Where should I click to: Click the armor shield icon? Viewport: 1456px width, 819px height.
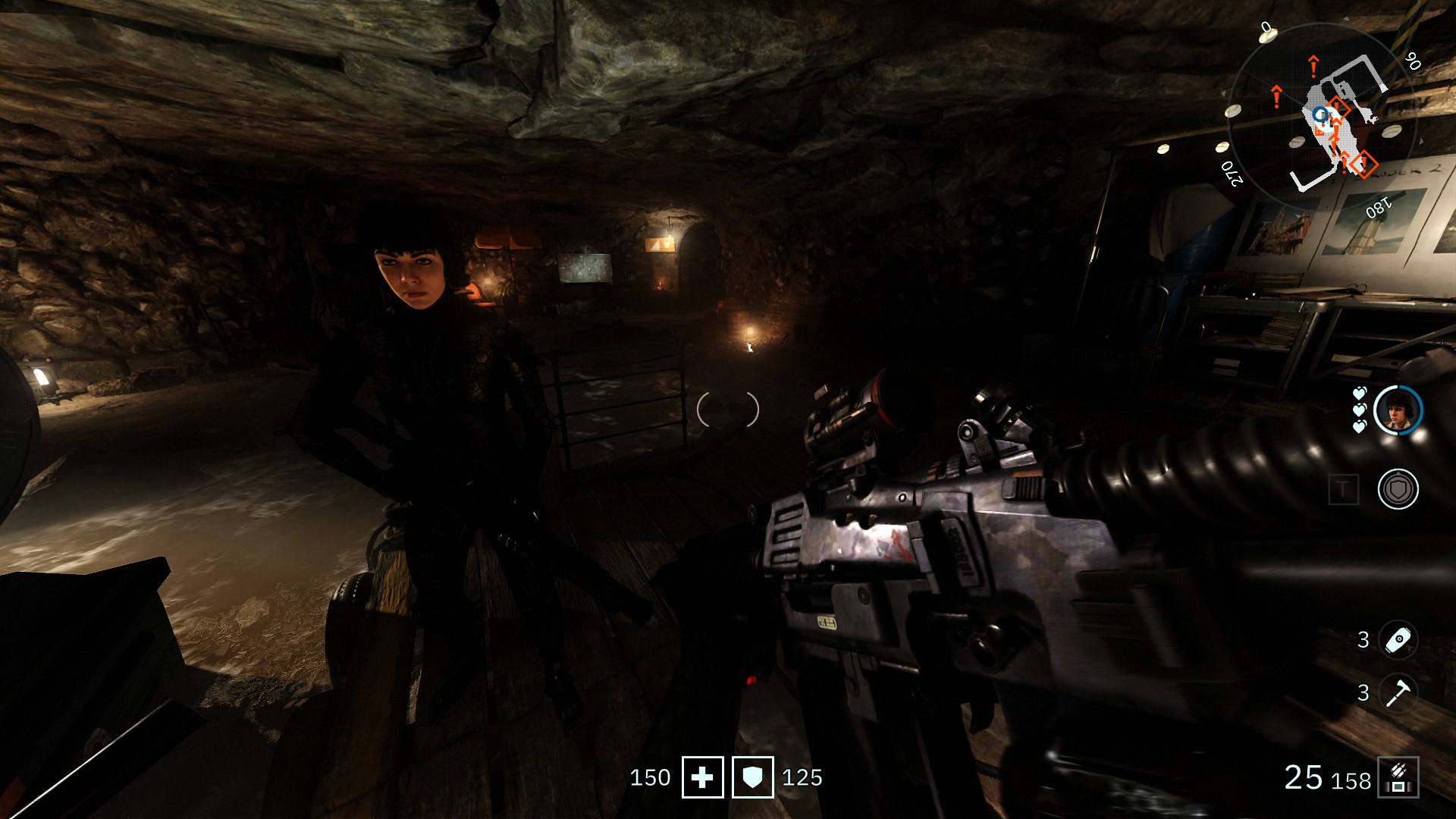752,777
